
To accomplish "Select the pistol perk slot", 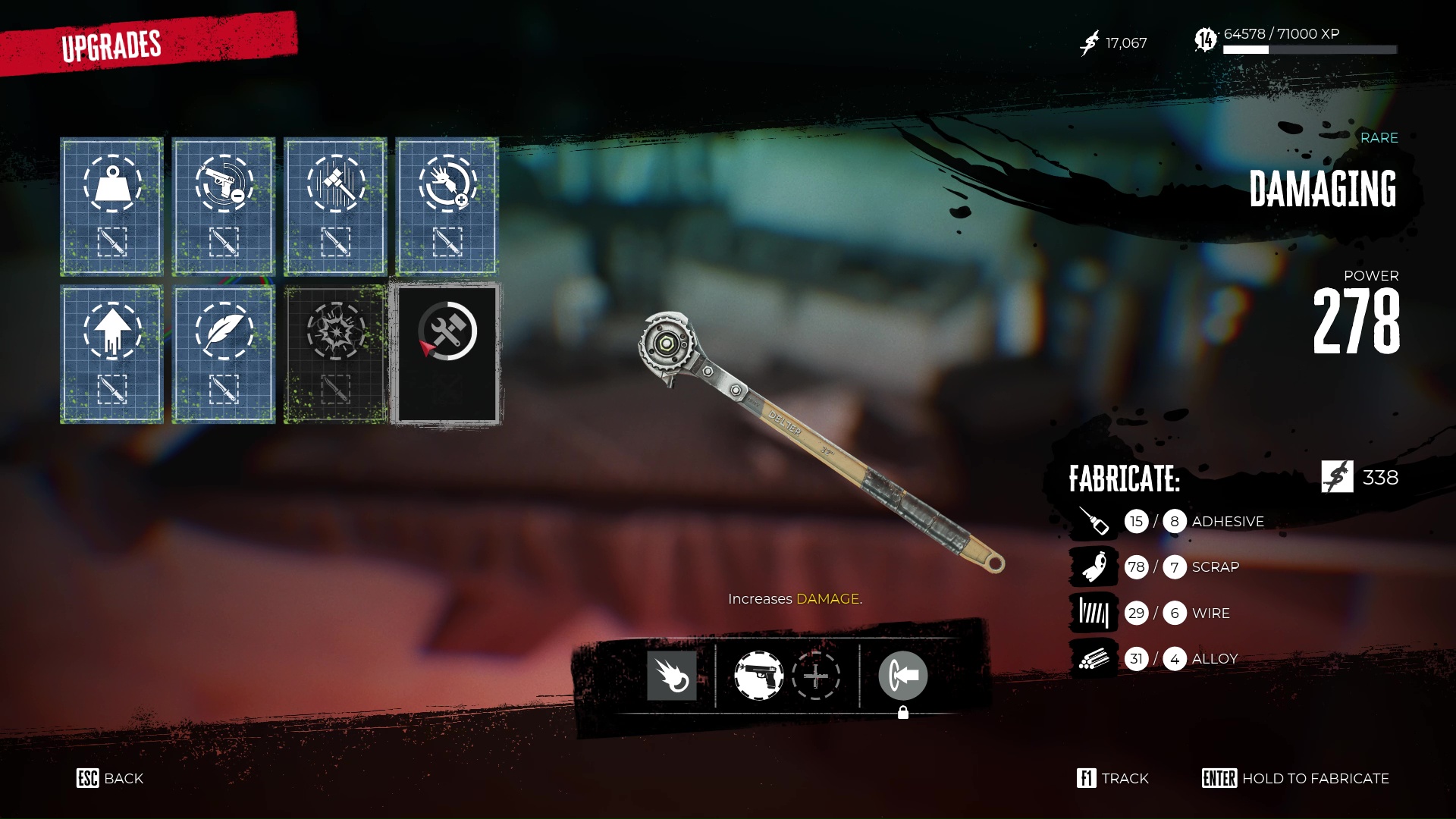I will pos(758,676).
